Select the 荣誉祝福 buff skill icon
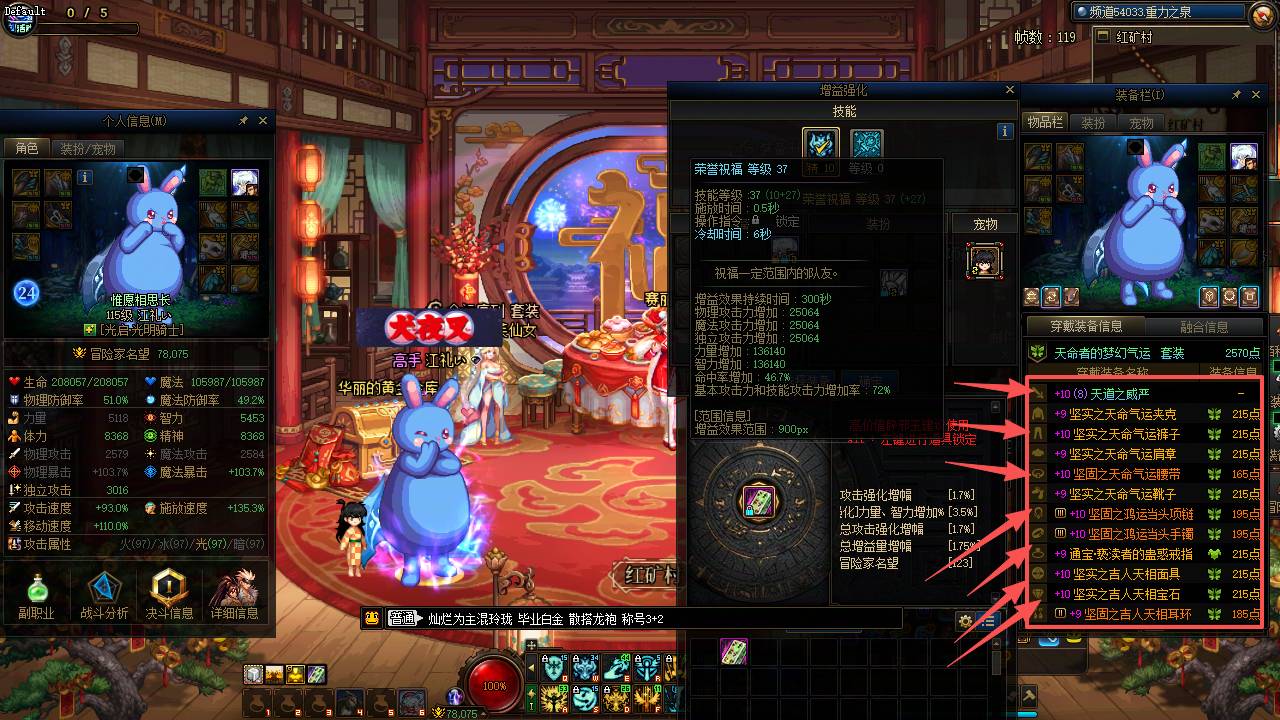 820,144
